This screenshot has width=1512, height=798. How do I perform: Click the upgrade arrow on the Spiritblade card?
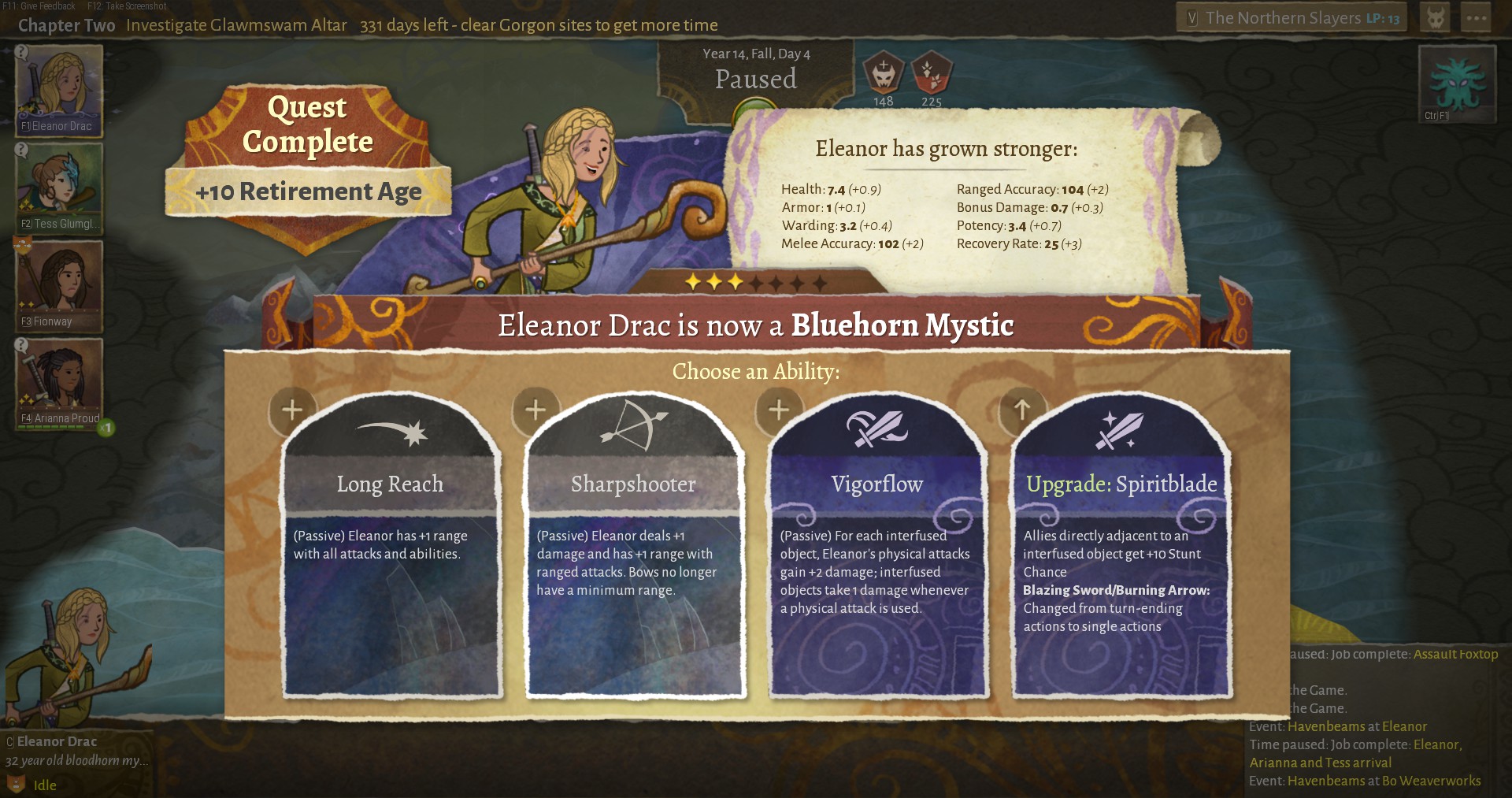click(x=1021, y=410)
